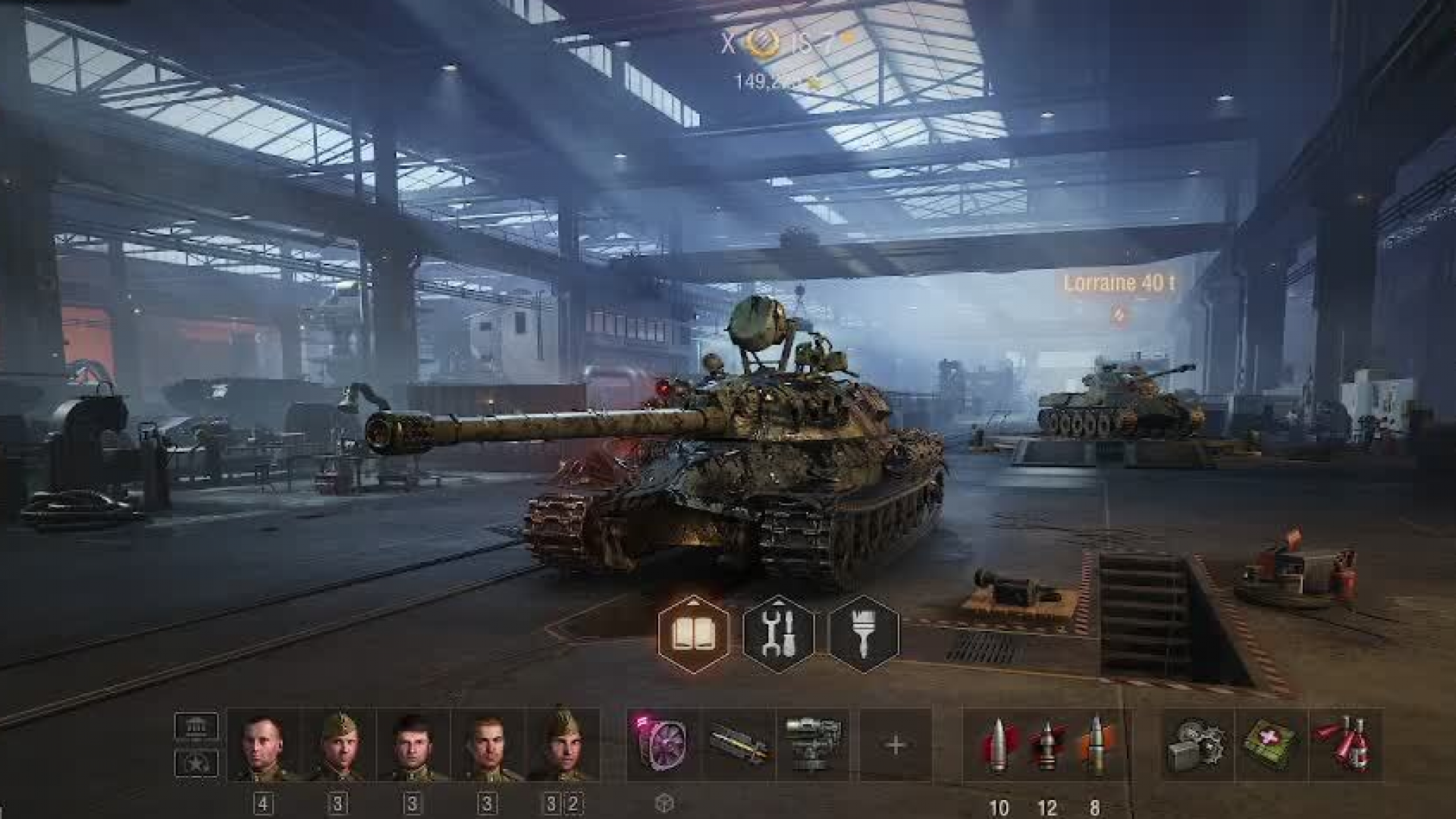Add equipment to the empty plus slot
The image size is (1456, 819).
pos(895,745)
